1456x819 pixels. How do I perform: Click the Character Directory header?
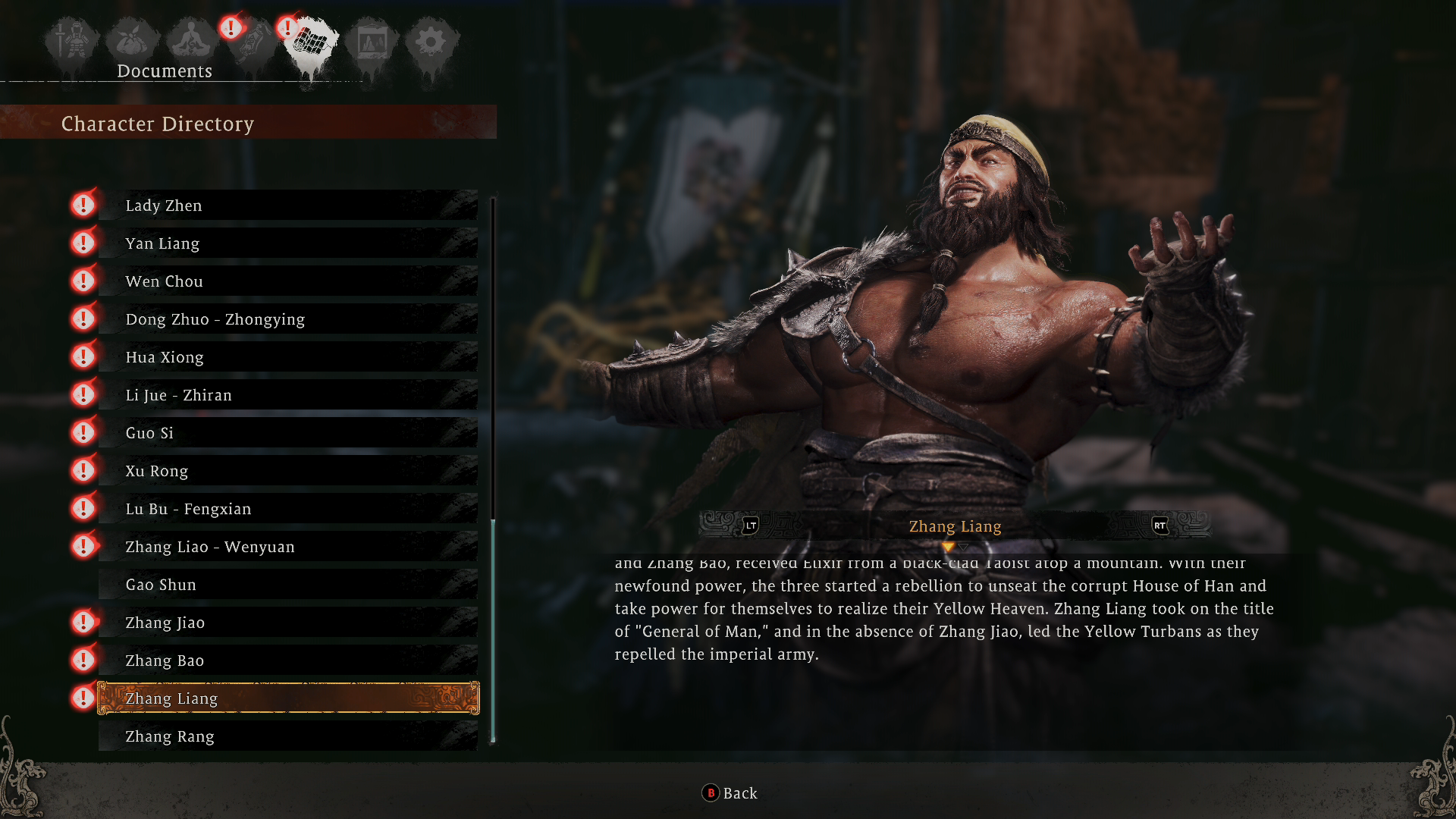[158, 124]
